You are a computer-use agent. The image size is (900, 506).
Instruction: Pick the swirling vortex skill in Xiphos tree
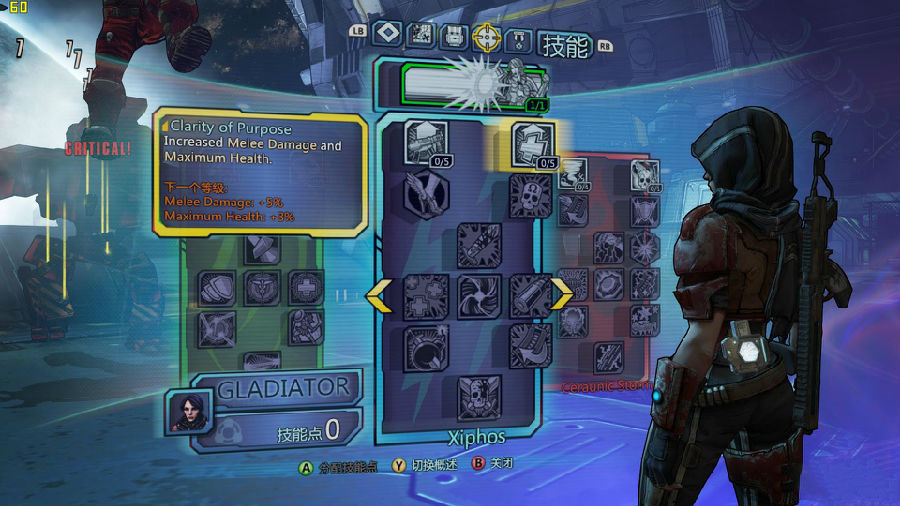tap(479, 296)
